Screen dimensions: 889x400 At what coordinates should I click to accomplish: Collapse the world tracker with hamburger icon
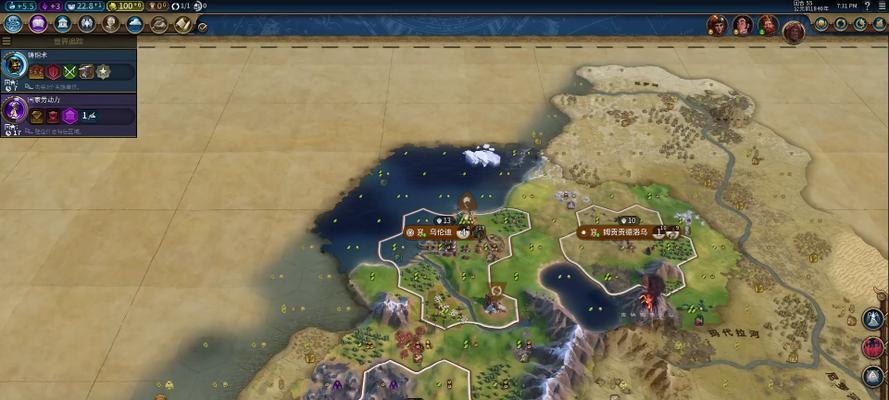coord(6,42)
